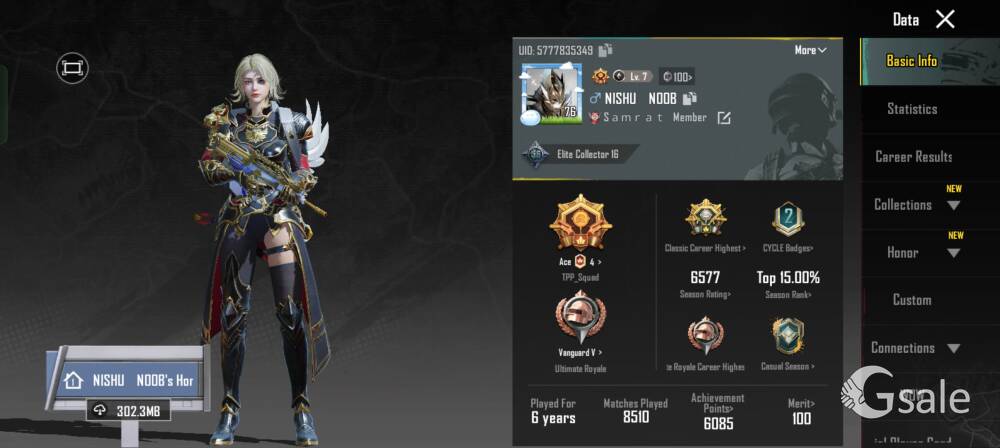1000x448 pixels.
Task: Open the More dropdown menu
Action: [x=810, y=50]
